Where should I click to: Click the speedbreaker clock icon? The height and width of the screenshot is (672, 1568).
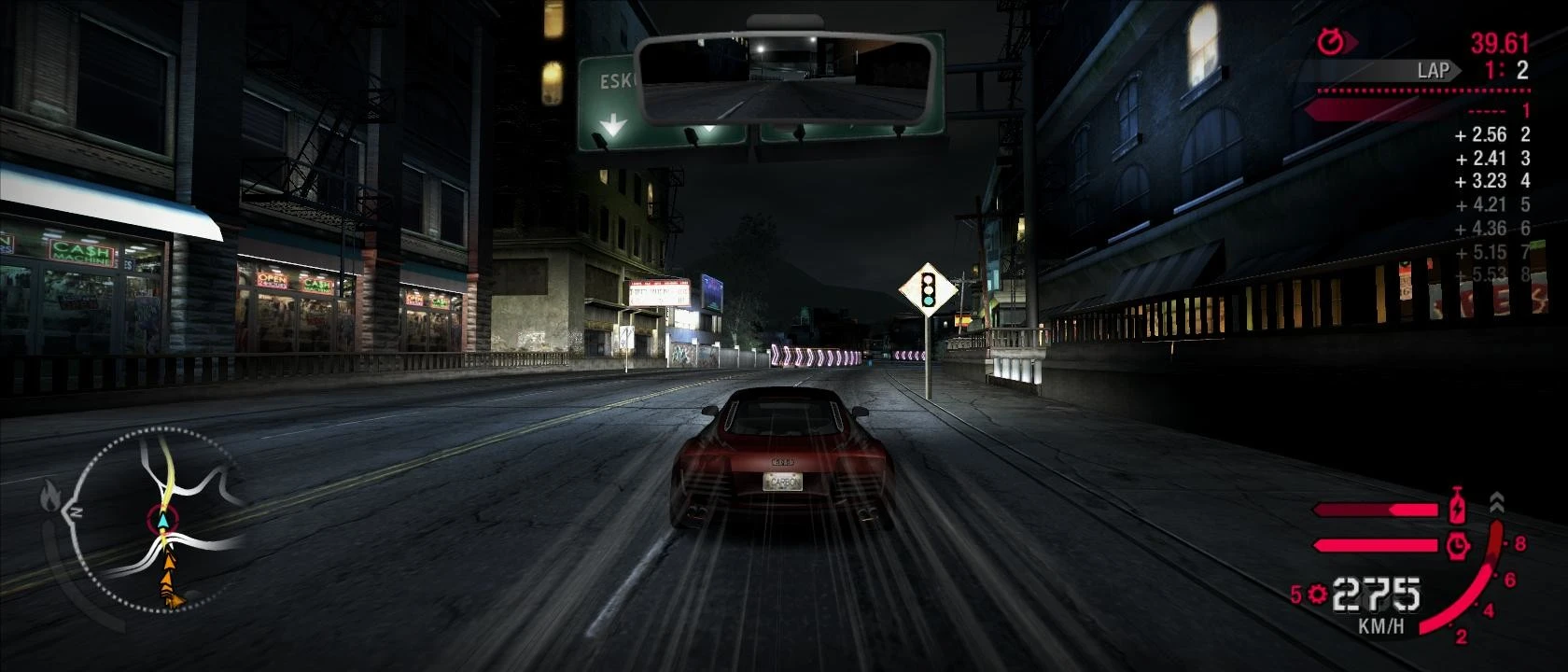coord(1457,546)
